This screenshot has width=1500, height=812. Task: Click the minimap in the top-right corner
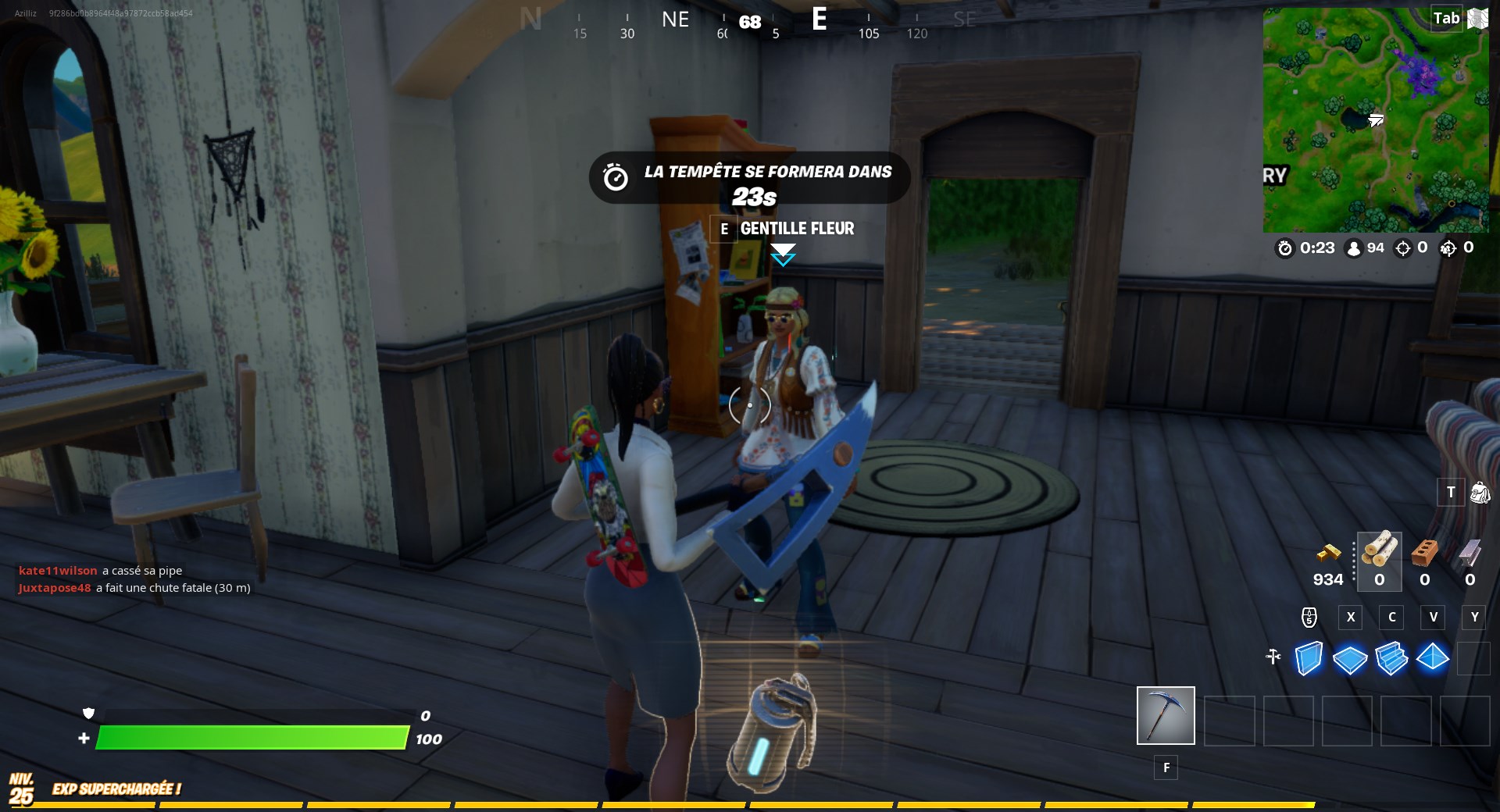tap(1377, 121)
